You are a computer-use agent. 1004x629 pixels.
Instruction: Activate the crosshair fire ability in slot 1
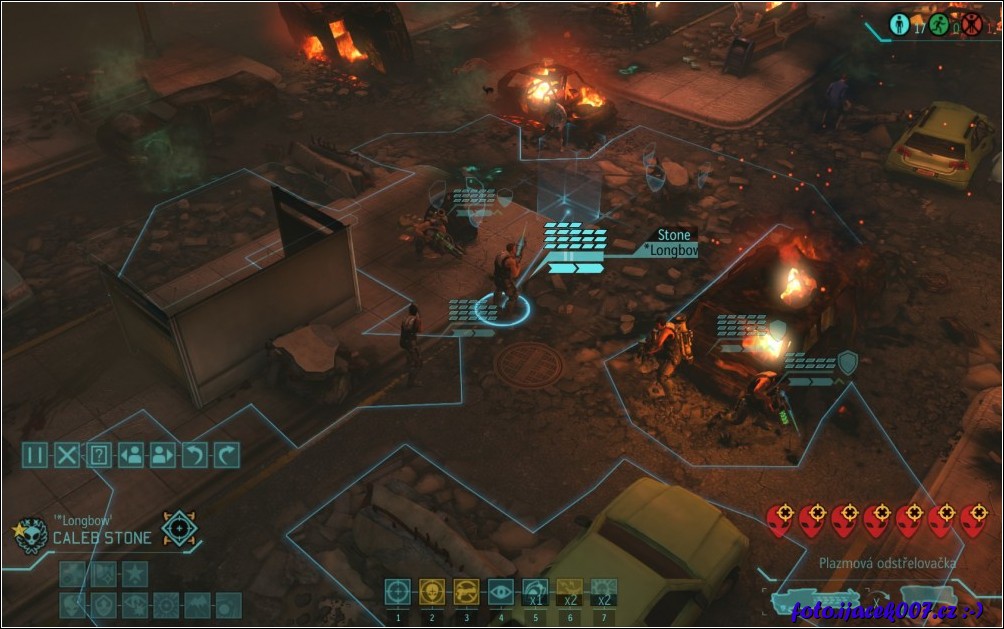tap(398, 592)
